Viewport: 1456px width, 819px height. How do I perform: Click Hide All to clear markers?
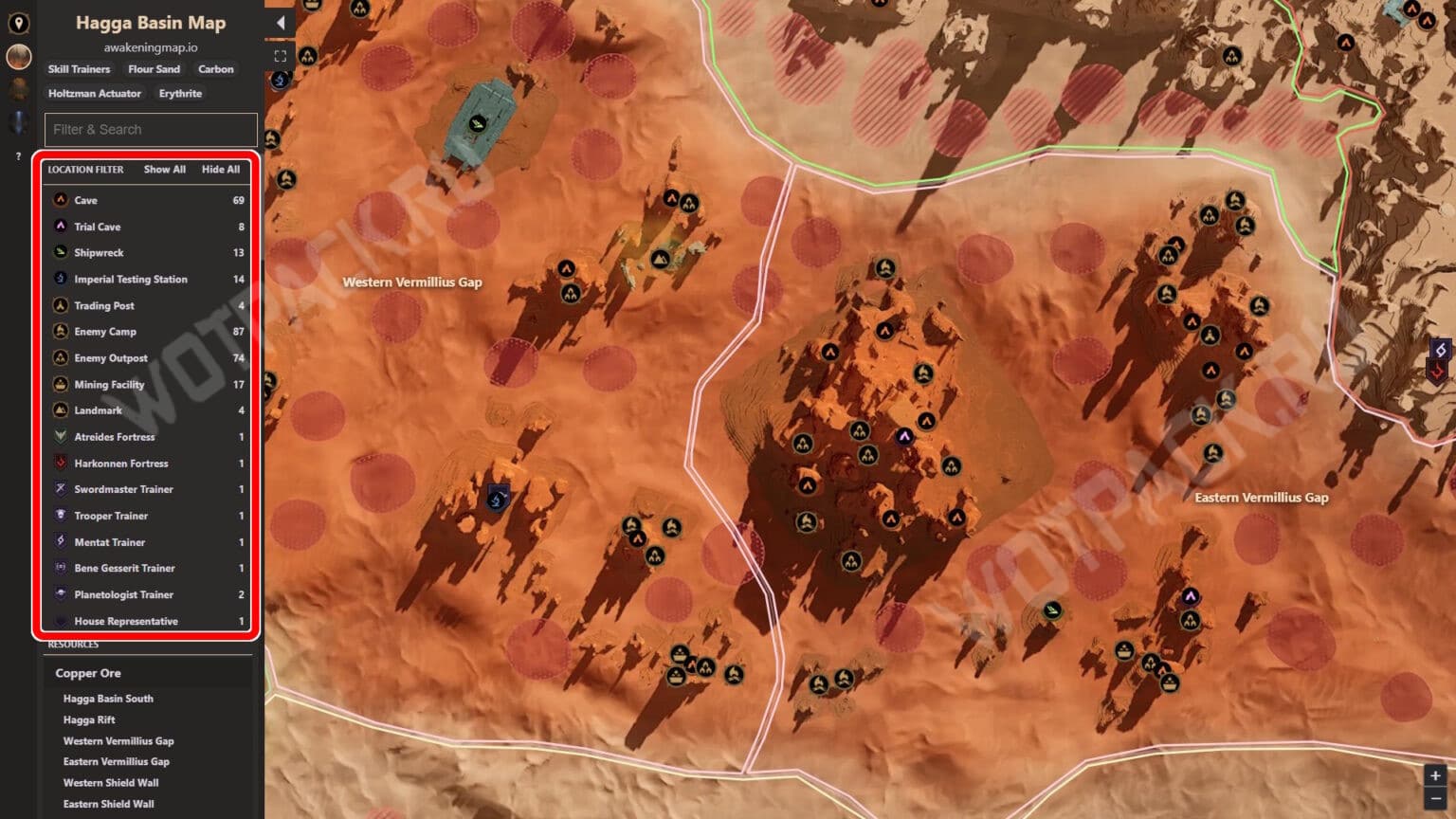pyautogui.click(x=221, y=170)
